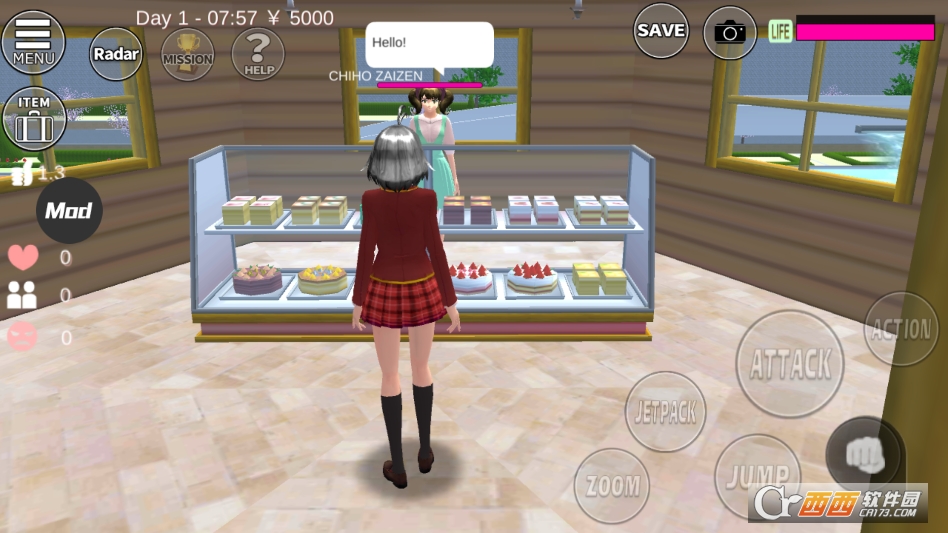948x533 pixels.
Task: Click the pink angry face icon
Action: coord(22,337)
